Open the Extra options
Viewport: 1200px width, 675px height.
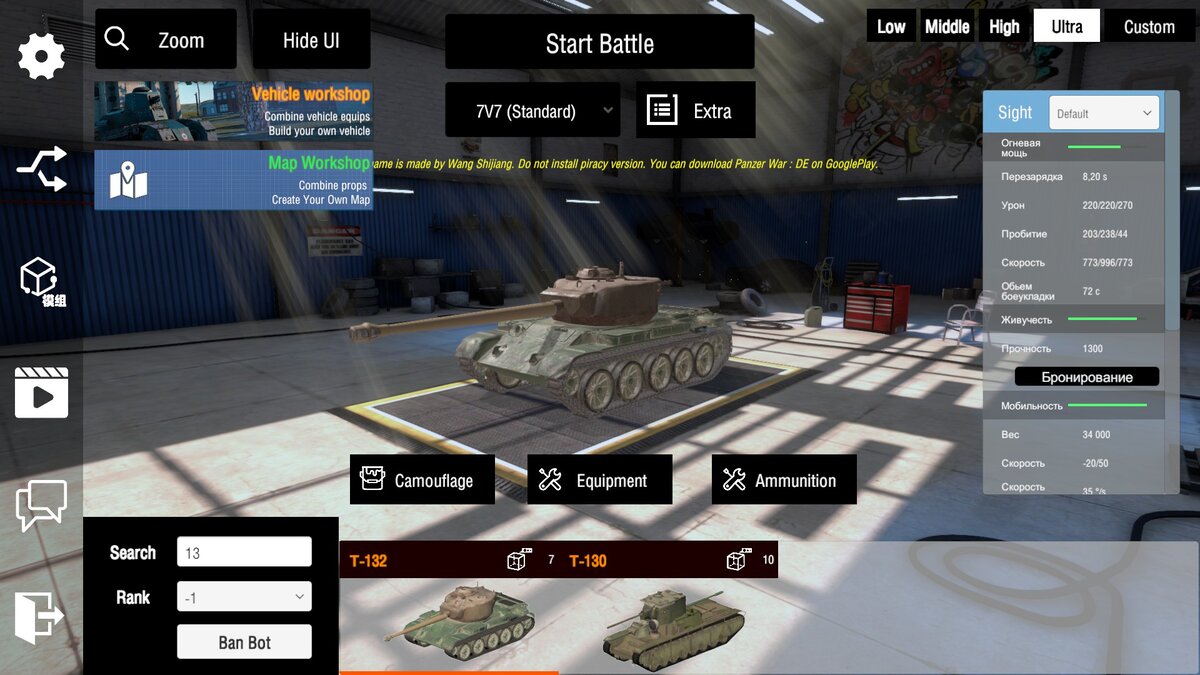(x=695, y=111)
